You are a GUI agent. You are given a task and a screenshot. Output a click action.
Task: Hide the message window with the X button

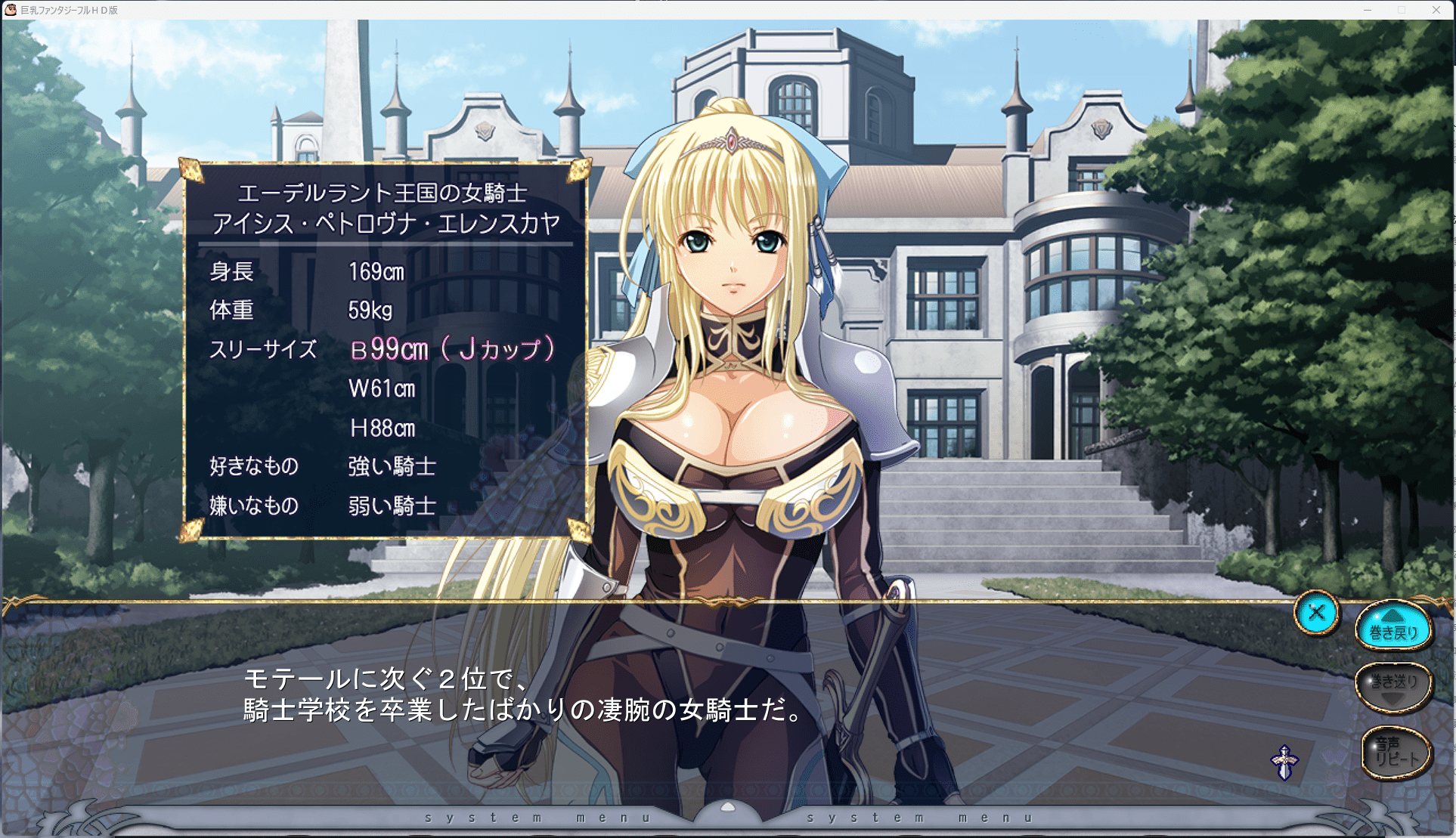pos(1316,613)
